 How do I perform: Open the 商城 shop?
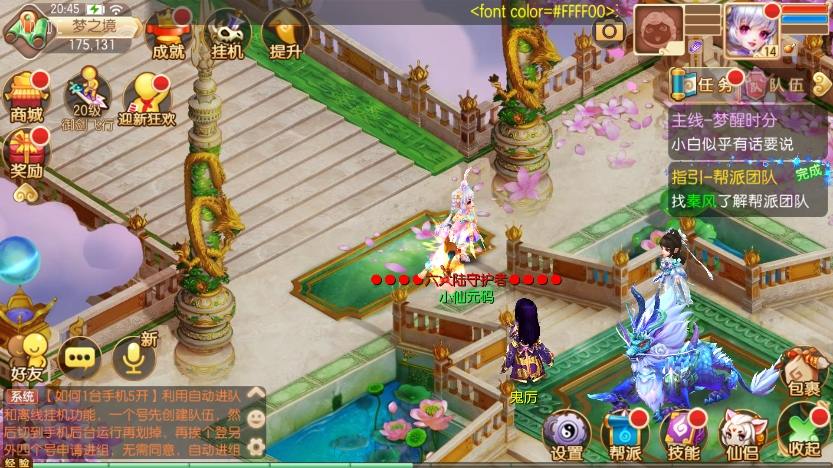[x=27, y=97]
